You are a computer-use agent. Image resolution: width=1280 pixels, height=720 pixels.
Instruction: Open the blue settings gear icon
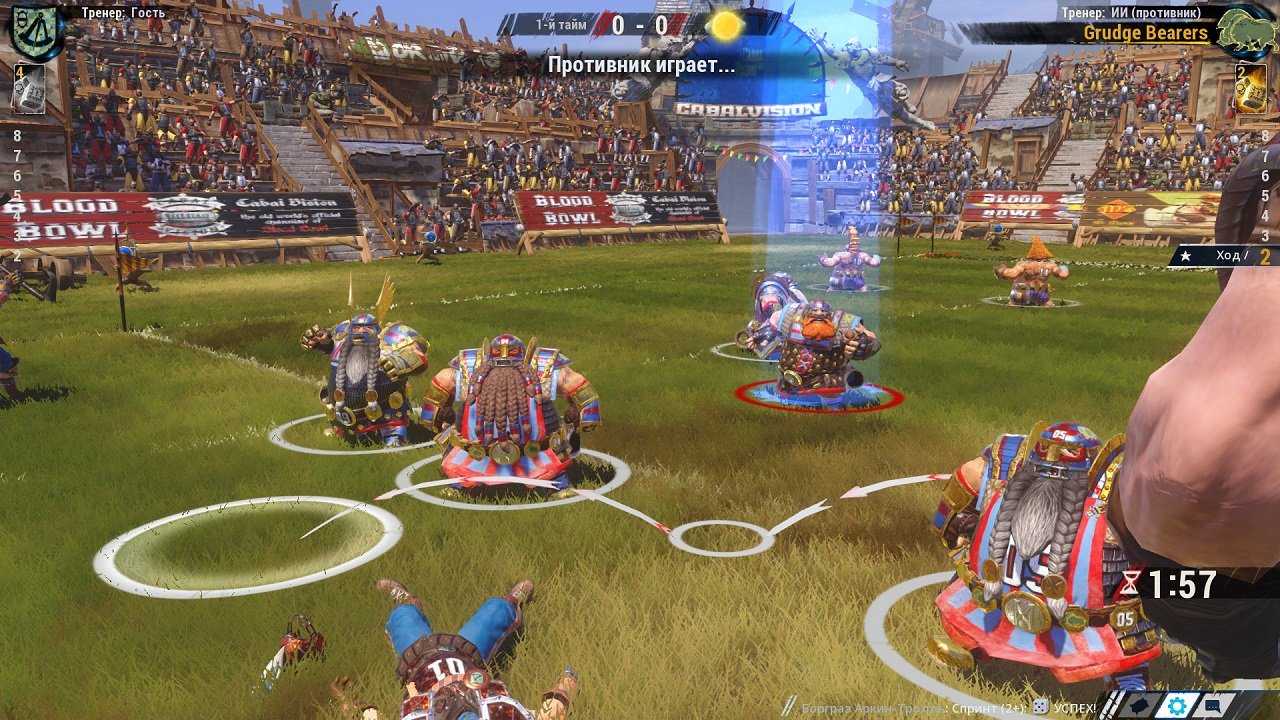click(1177, 706)
